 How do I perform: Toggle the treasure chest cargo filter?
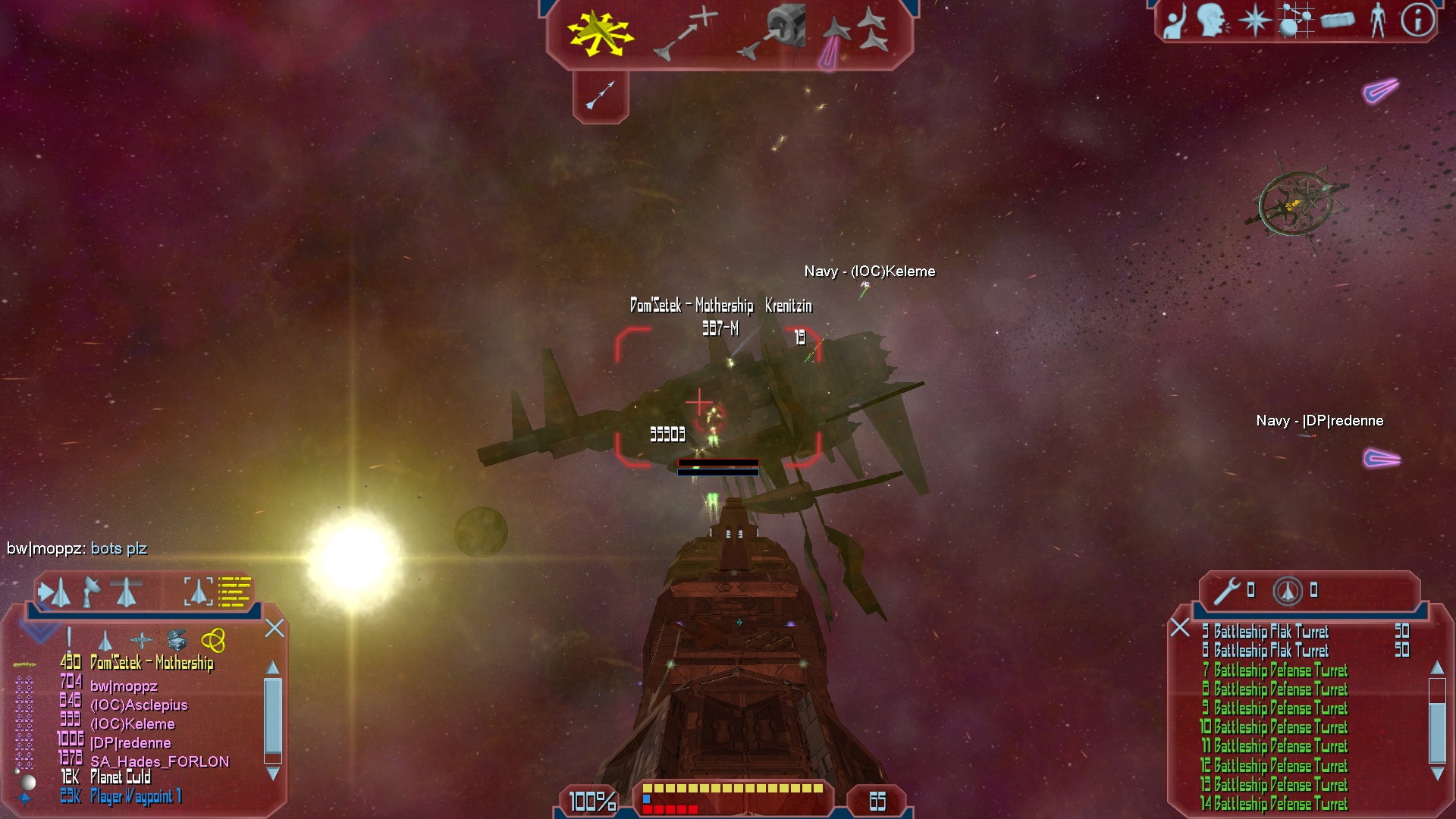click(177, 640)
